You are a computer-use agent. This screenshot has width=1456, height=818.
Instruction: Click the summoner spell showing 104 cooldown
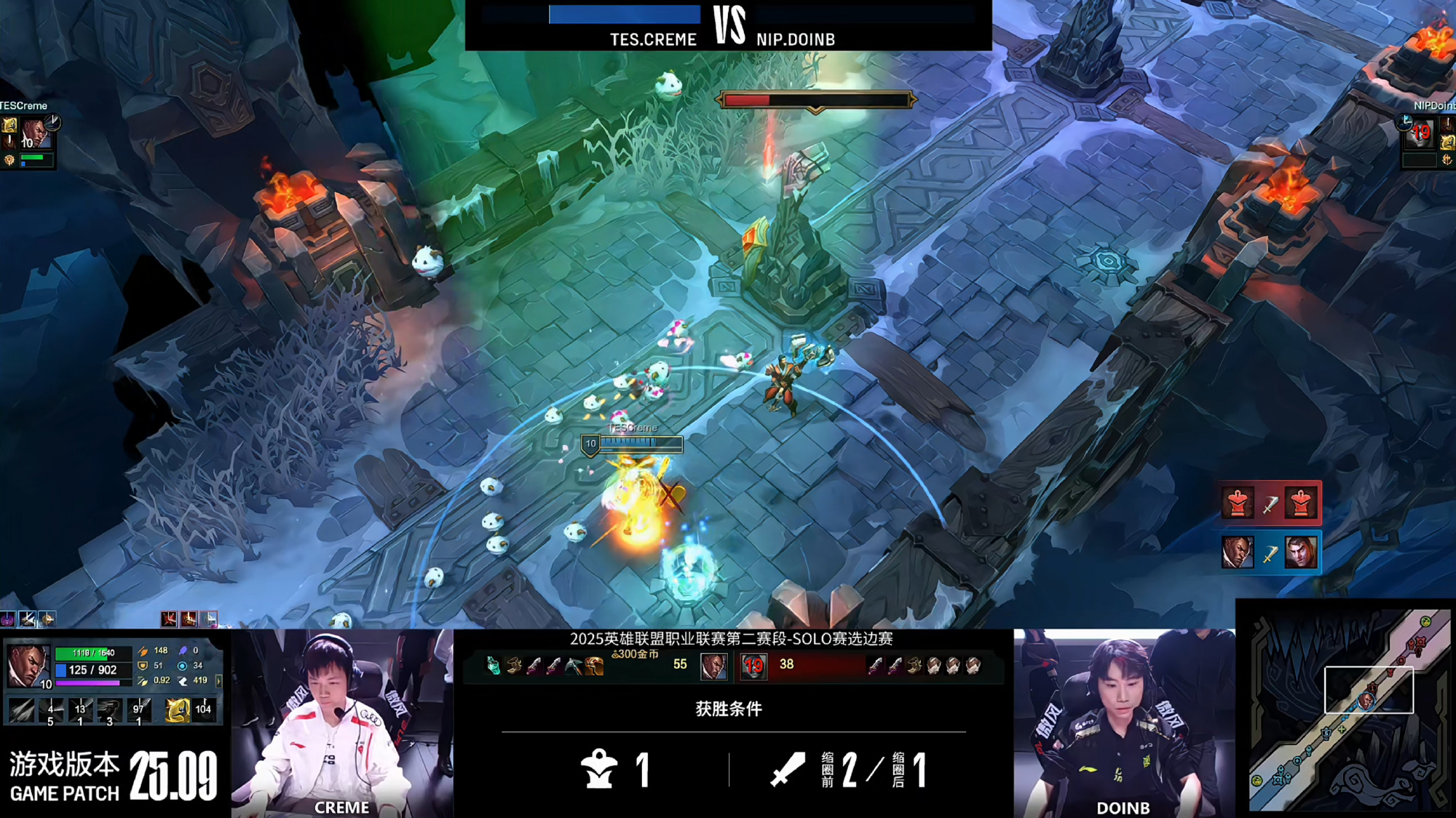(x=205, y=709)
